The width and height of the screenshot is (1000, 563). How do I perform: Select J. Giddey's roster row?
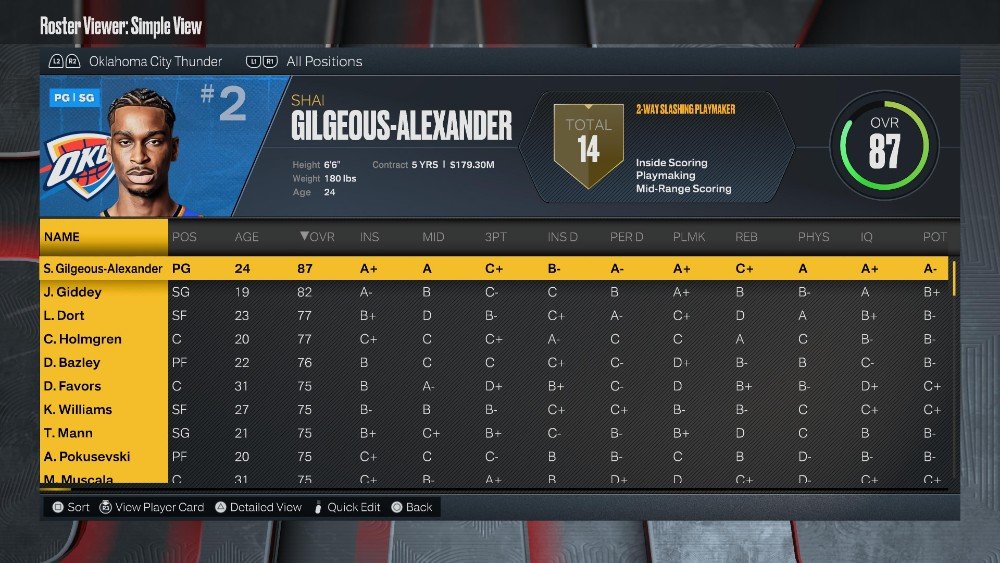(72, 292)
